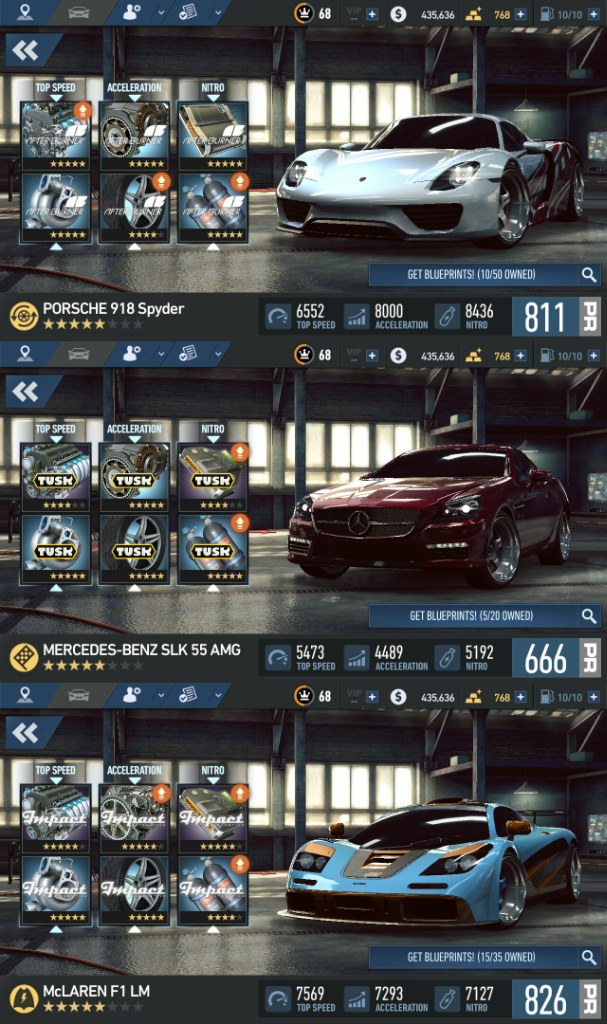This screenshot has height=1024, width=607.
Task: Select the Tusk engine part
Action: 56,478
